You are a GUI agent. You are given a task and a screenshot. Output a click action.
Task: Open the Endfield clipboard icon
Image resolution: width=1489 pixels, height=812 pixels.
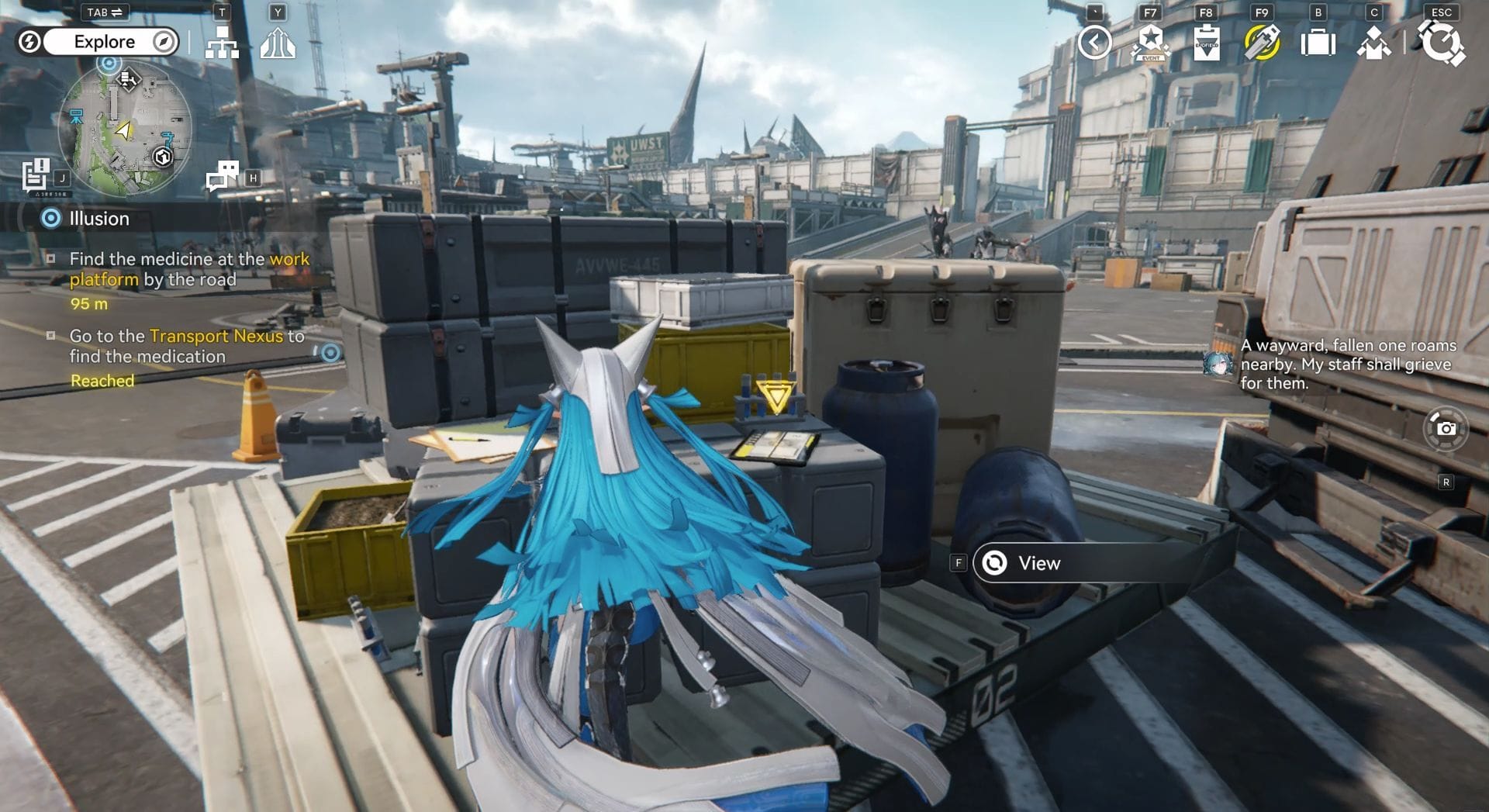pos(1206,43)
